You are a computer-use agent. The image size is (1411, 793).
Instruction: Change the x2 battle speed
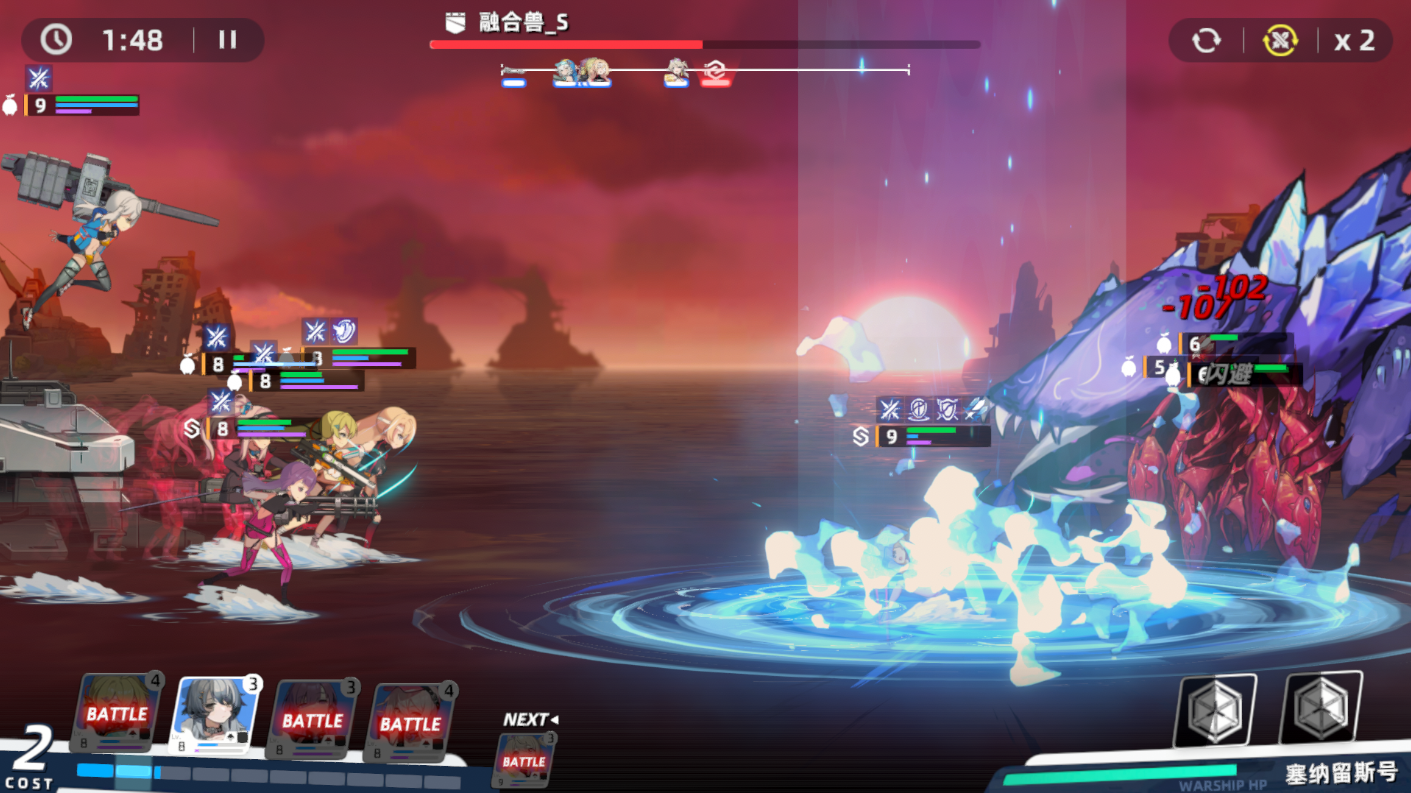[x=1354, y=41]
